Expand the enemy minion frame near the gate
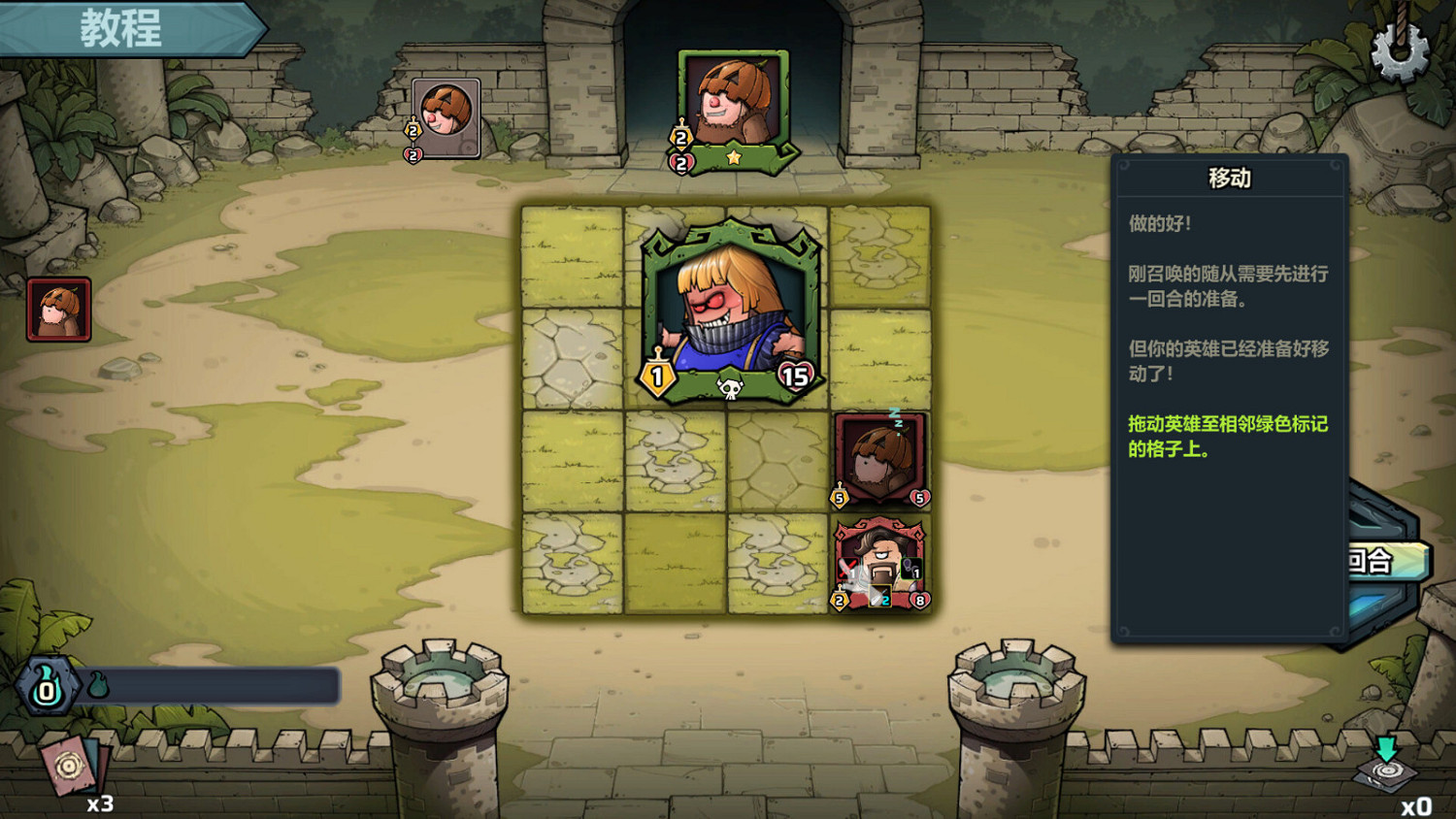This screenshot has height=819, width=1456. tap(446, 117)
